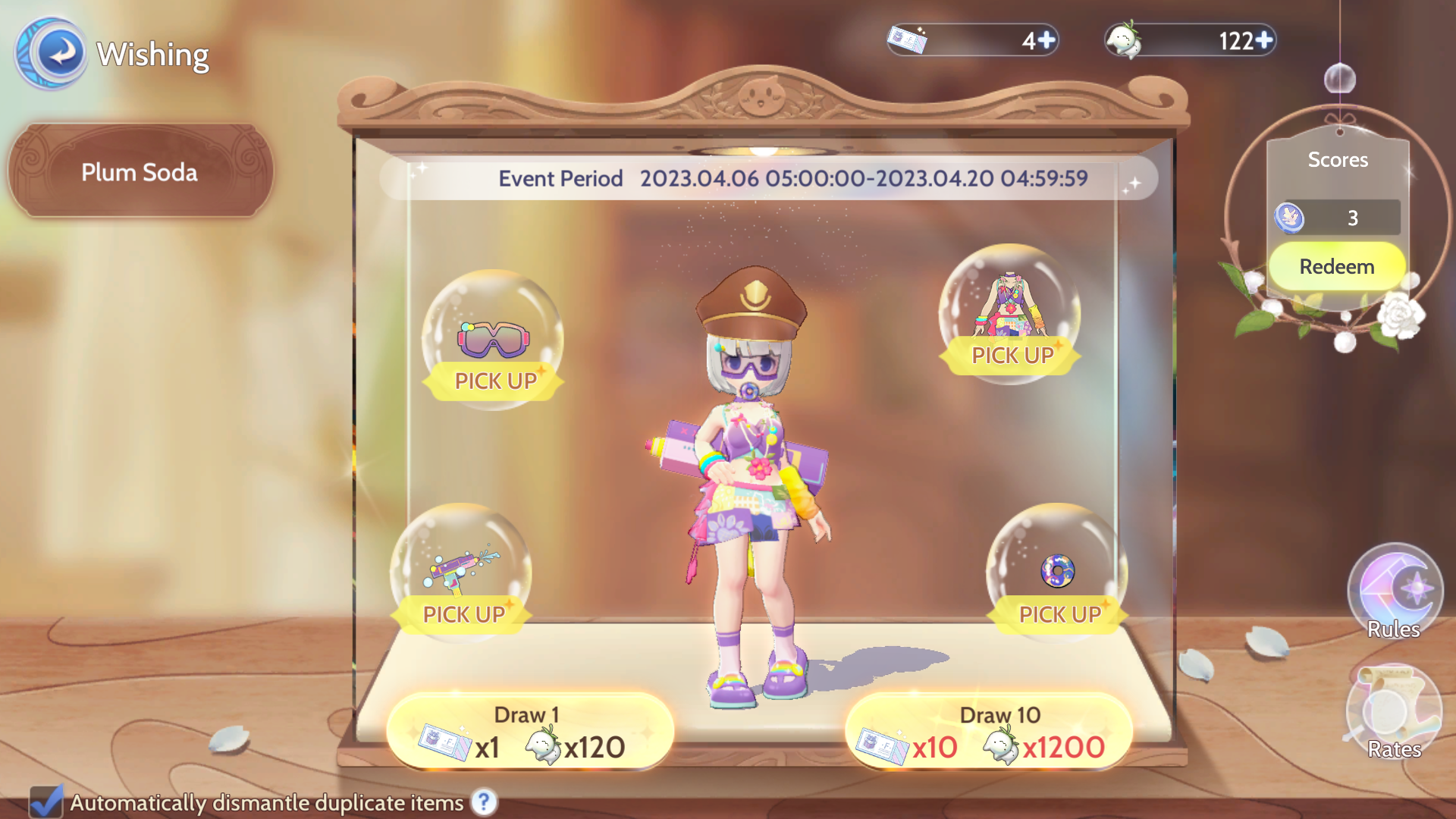Image resolution: width=1456 pixels, height=819 pixels.
Task: Add more wish tickets with the plus
Action: [x=1046, y=40]
